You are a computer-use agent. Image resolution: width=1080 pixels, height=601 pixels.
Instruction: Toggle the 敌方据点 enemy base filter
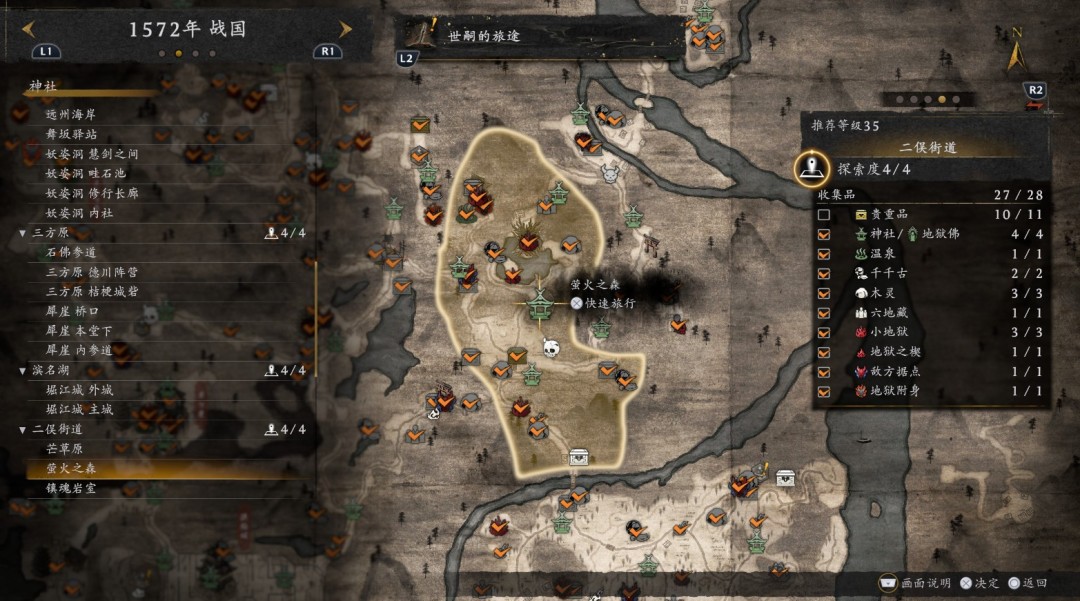click(823, 371)
